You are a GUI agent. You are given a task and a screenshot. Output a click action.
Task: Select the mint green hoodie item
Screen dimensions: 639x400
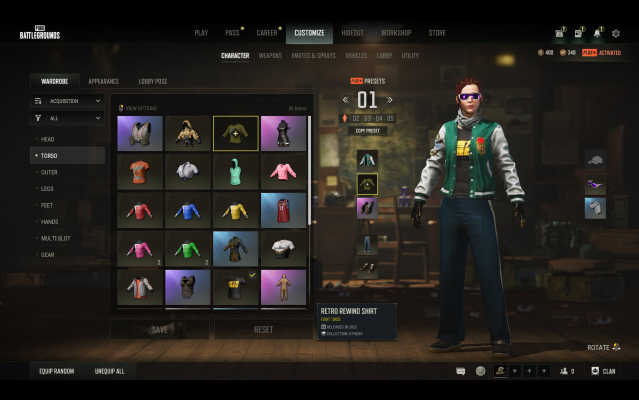(x=235, y=172)
